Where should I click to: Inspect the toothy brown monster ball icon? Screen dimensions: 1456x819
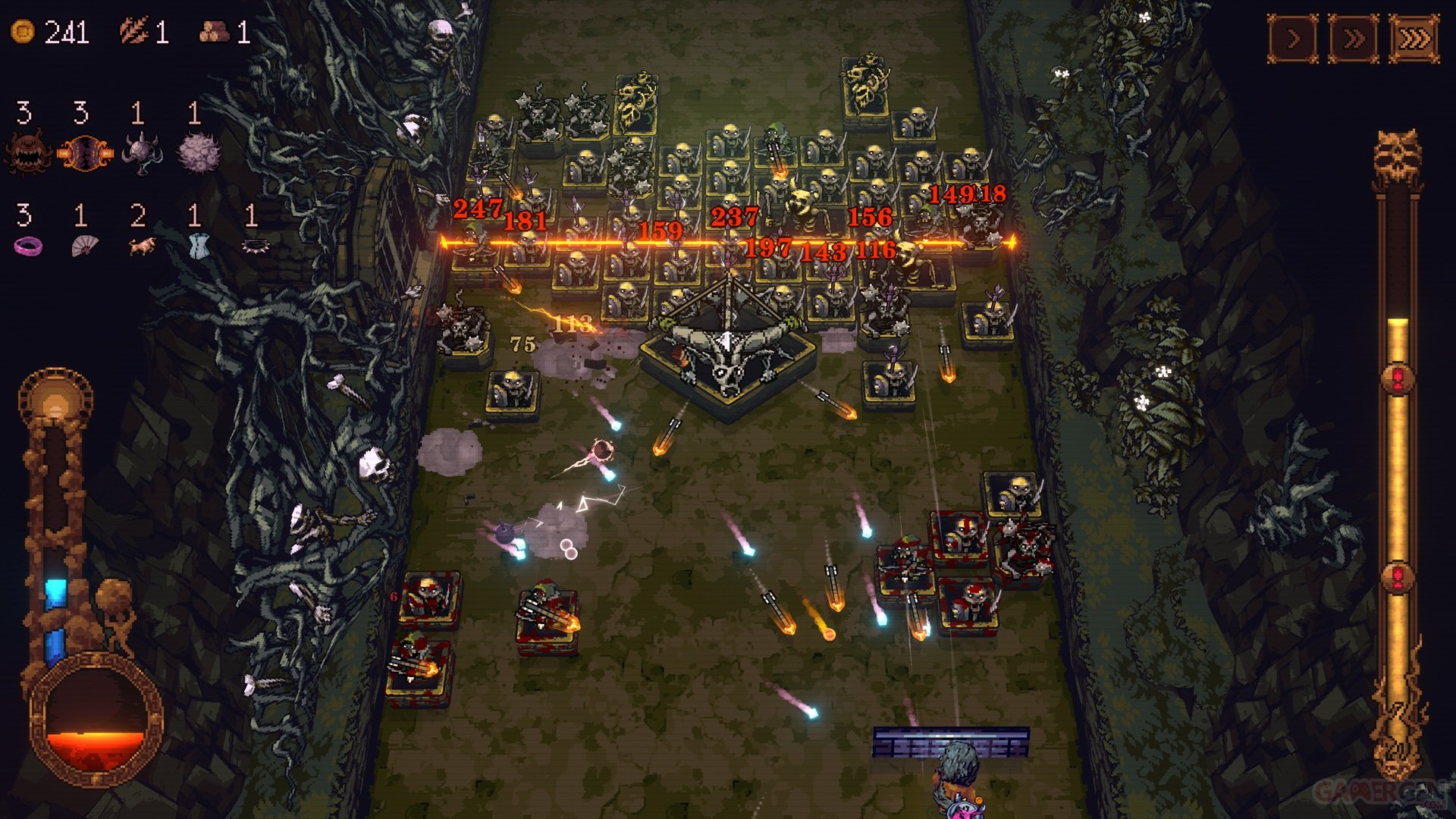point(28,152)
